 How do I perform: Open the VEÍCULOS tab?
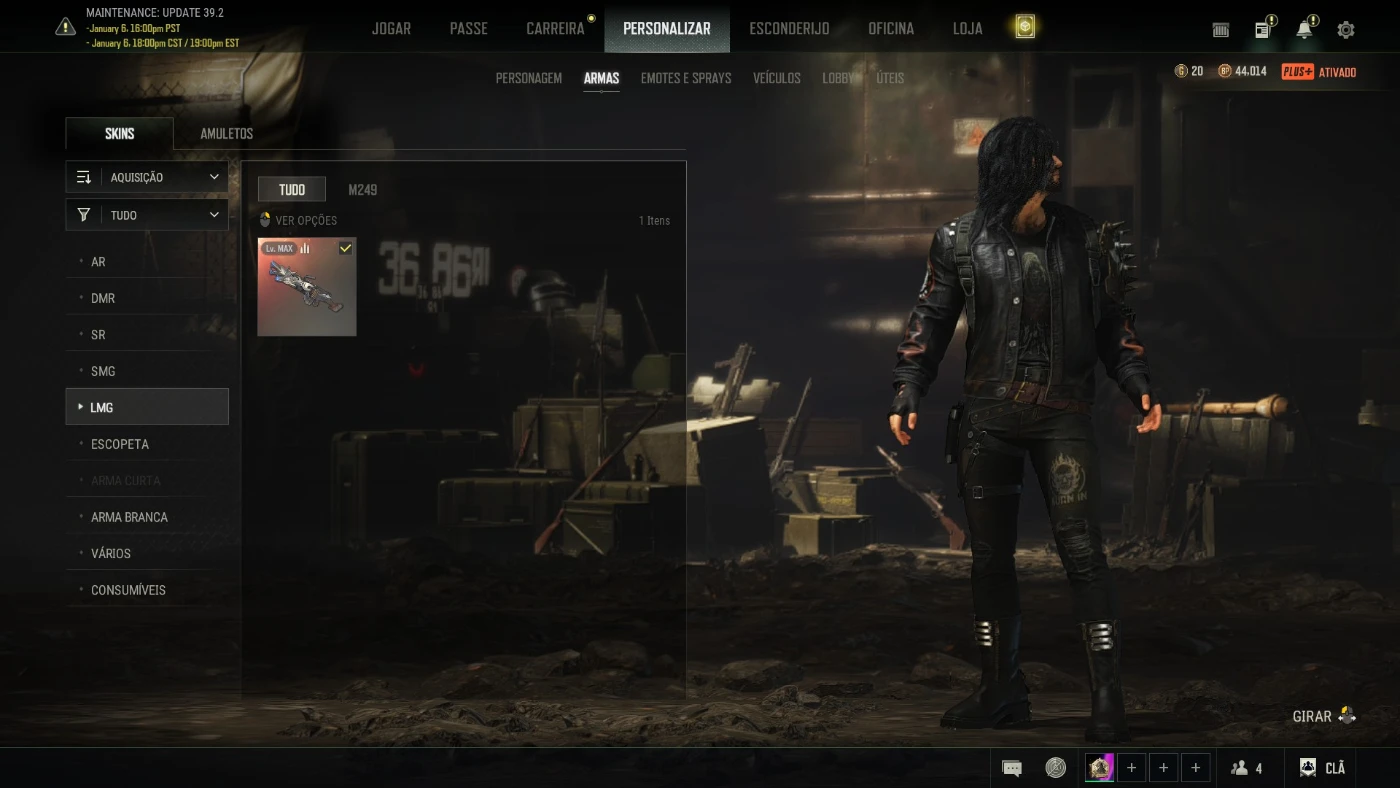pos(777,78)
